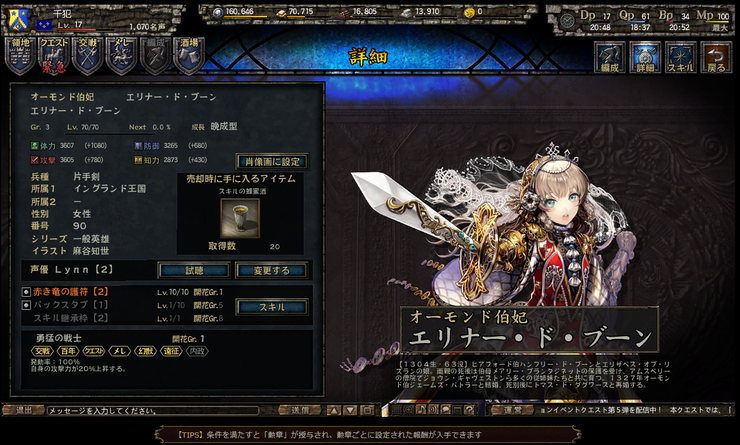Click the skill liqueur cup item icon

[x=231, y=214]
